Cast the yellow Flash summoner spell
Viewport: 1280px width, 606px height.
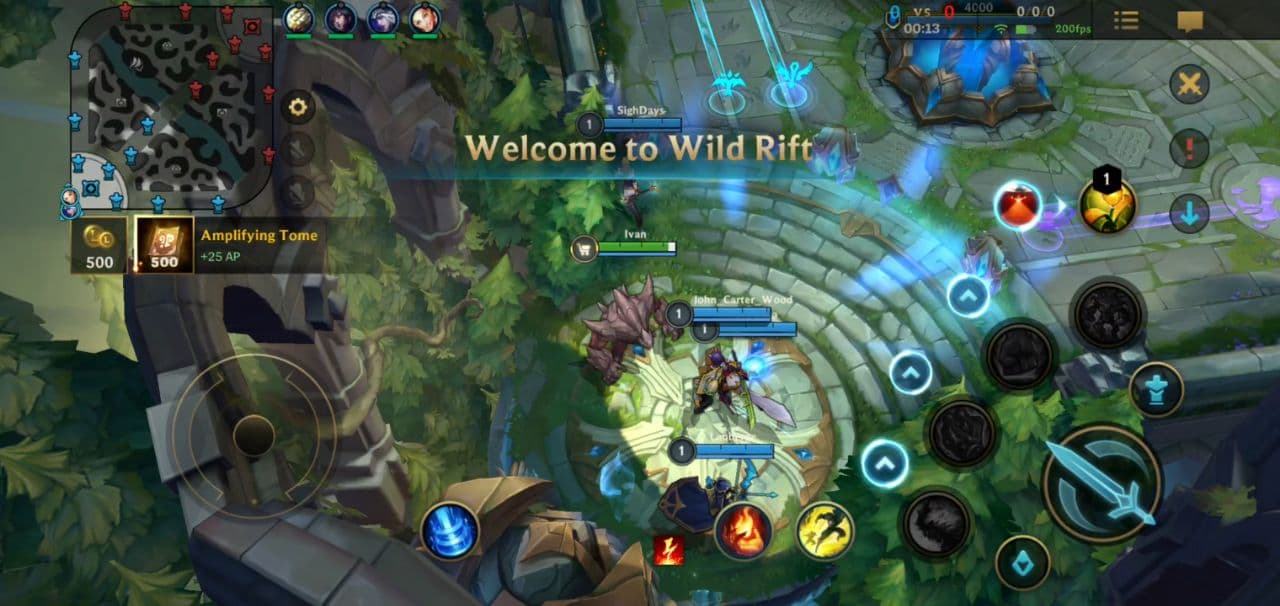pos(825,530)
